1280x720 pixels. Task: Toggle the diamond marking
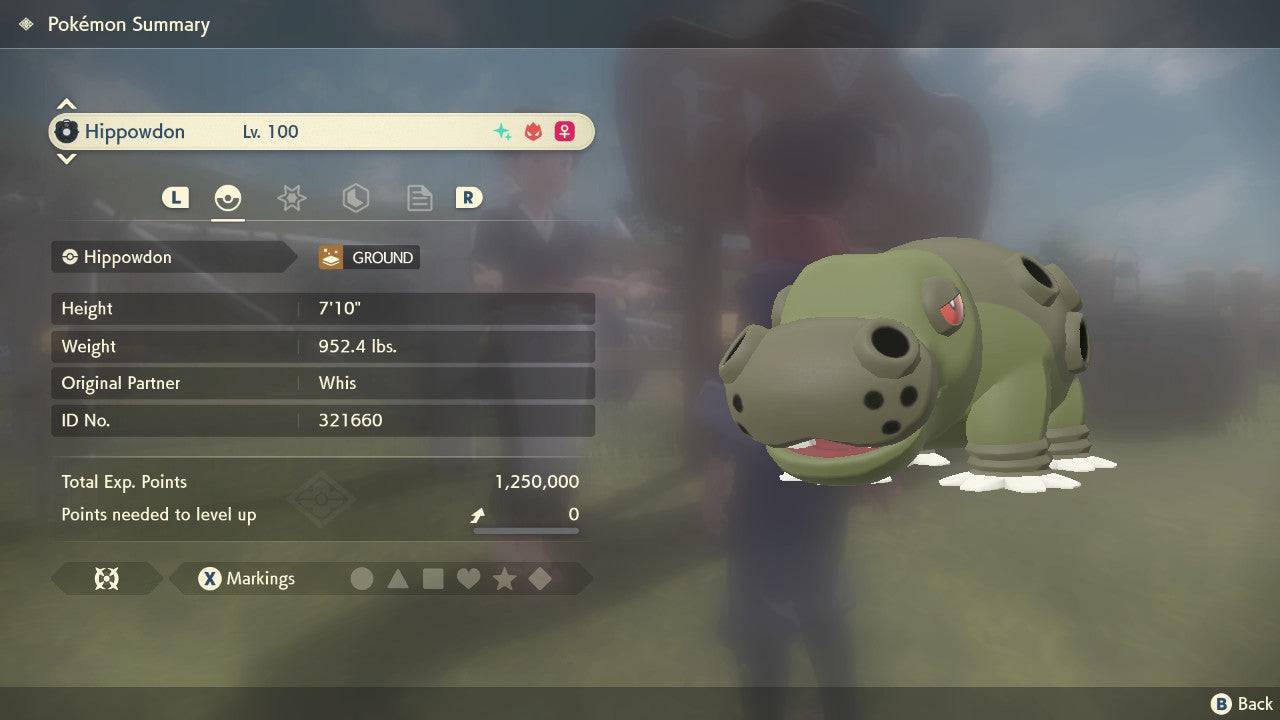540,579
